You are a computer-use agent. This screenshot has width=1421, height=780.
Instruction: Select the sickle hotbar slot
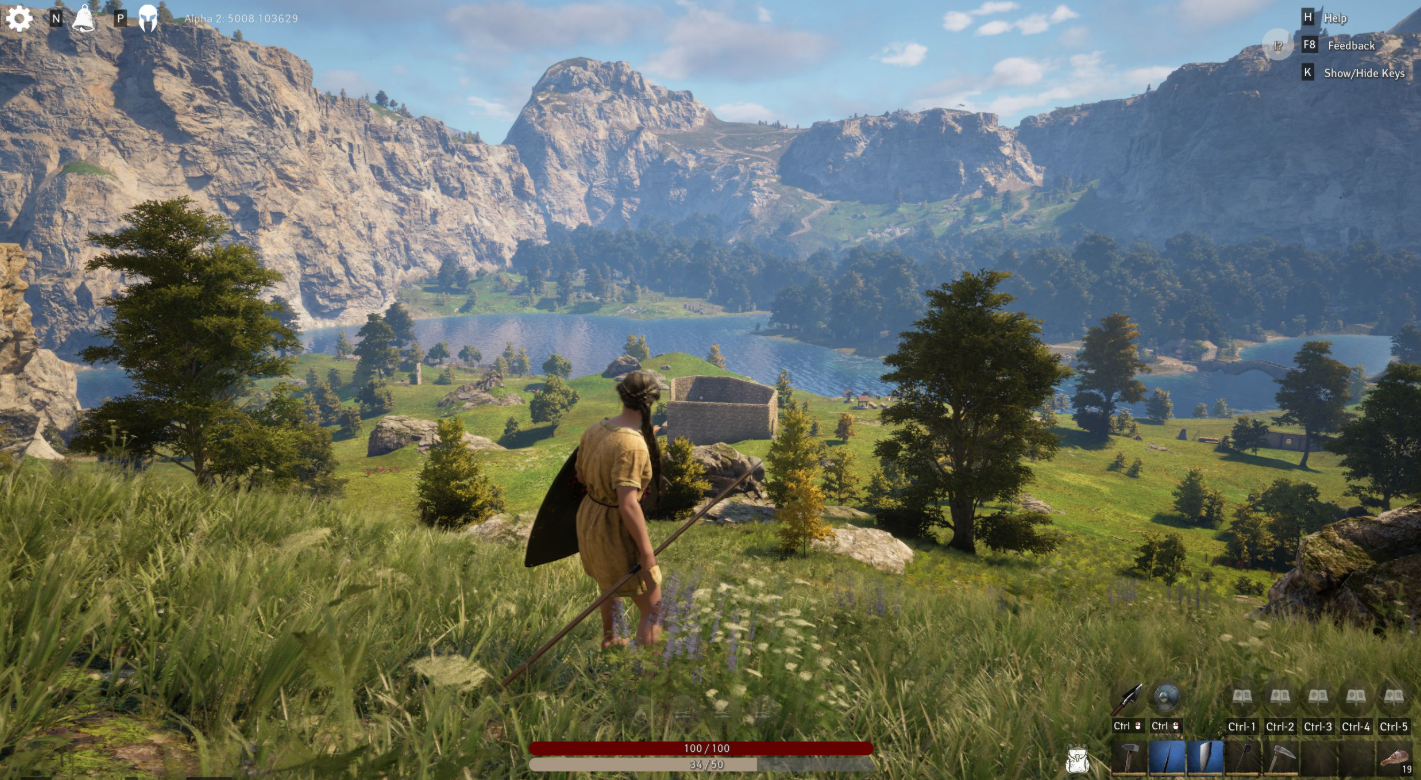click(x=1281, y=757)
